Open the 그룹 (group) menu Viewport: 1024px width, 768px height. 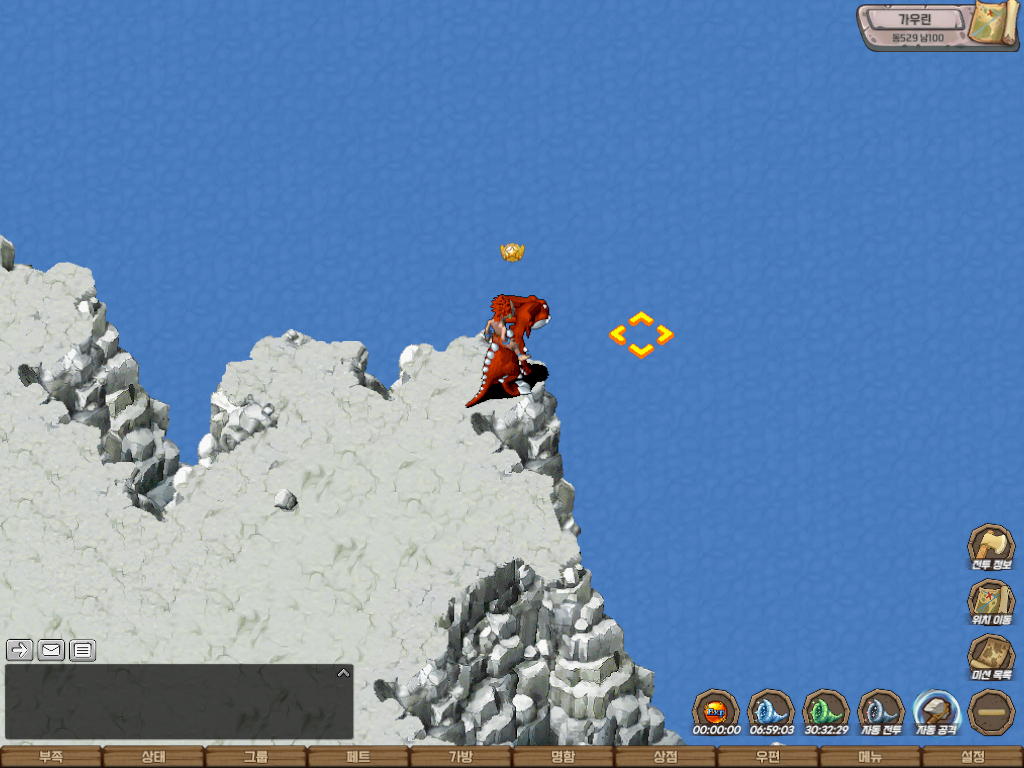click(255, 757)
